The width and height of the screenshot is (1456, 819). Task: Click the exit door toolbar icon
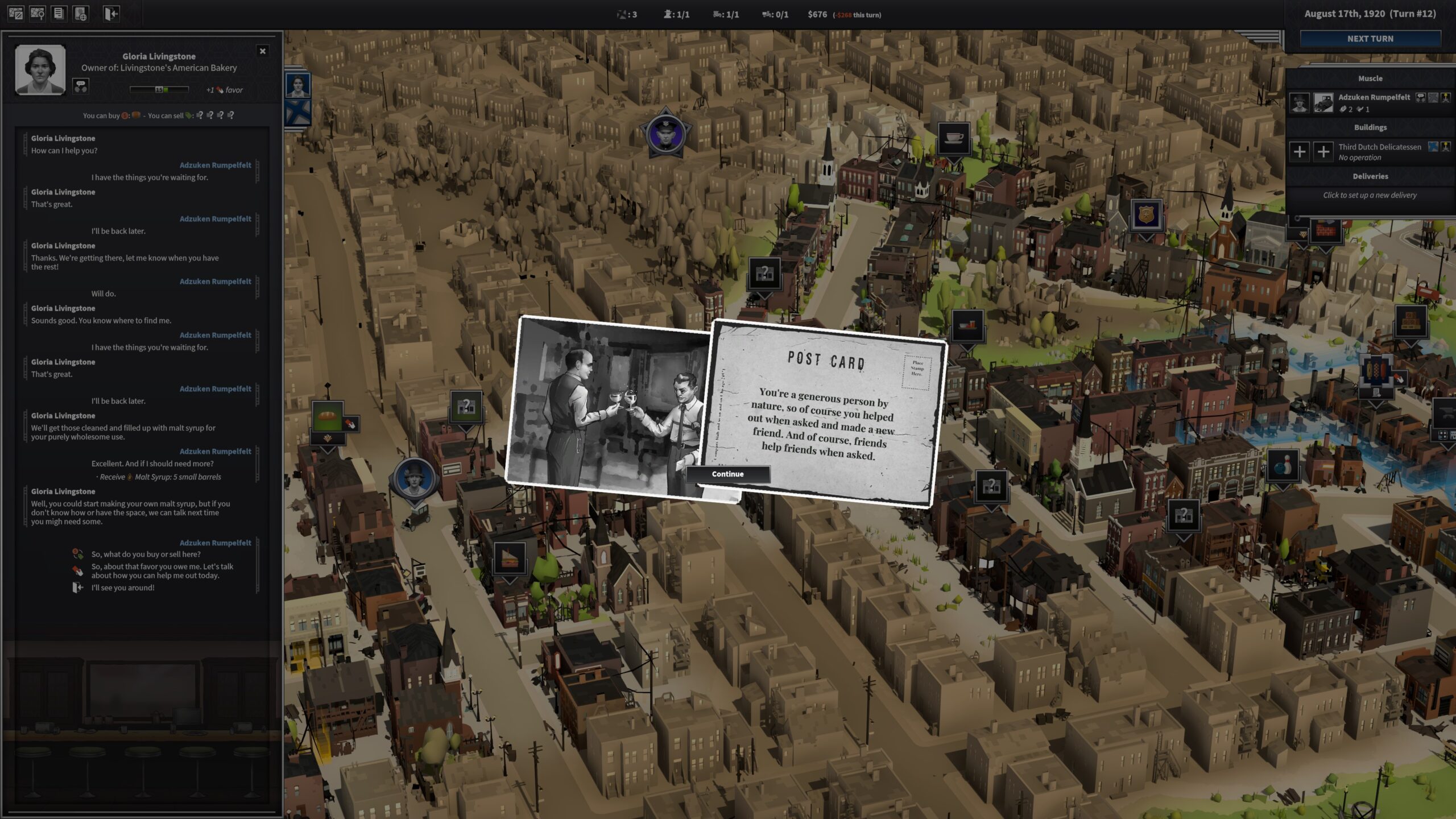coord(111,14)
